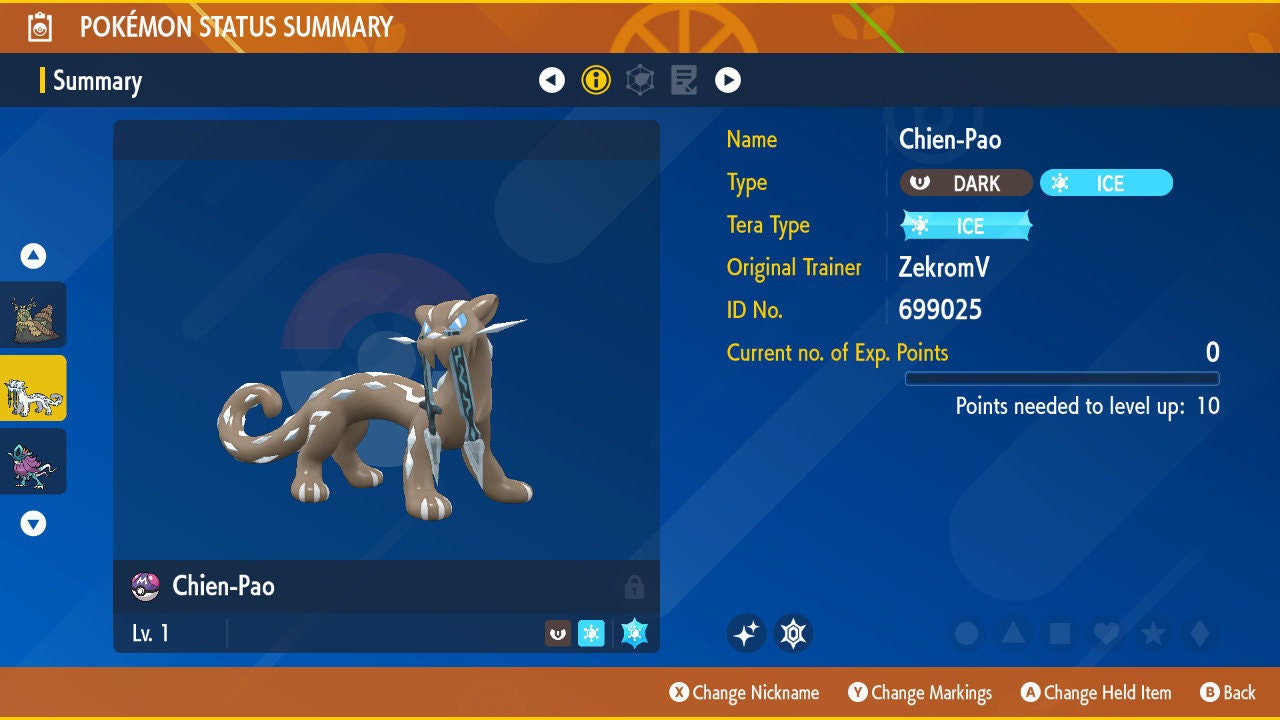Screen dimensions: 1280x720
Task: Toggle the Ice Tera Type badge
Action: tap(965, 225)
